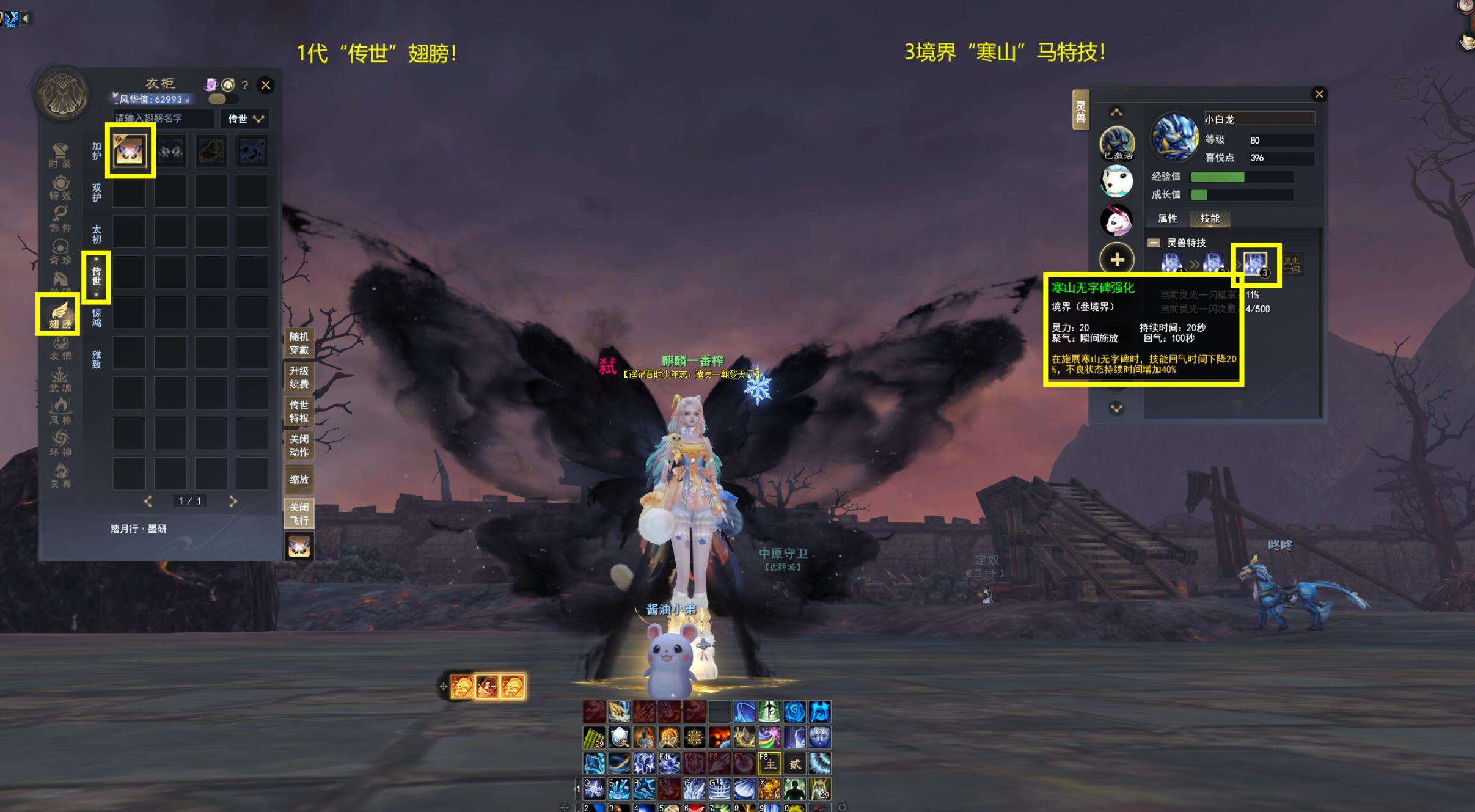This screenshot has width=1475, height=812.
Task: Close the 衣柜 wardrobe panel
Action: tap(265, 85)
